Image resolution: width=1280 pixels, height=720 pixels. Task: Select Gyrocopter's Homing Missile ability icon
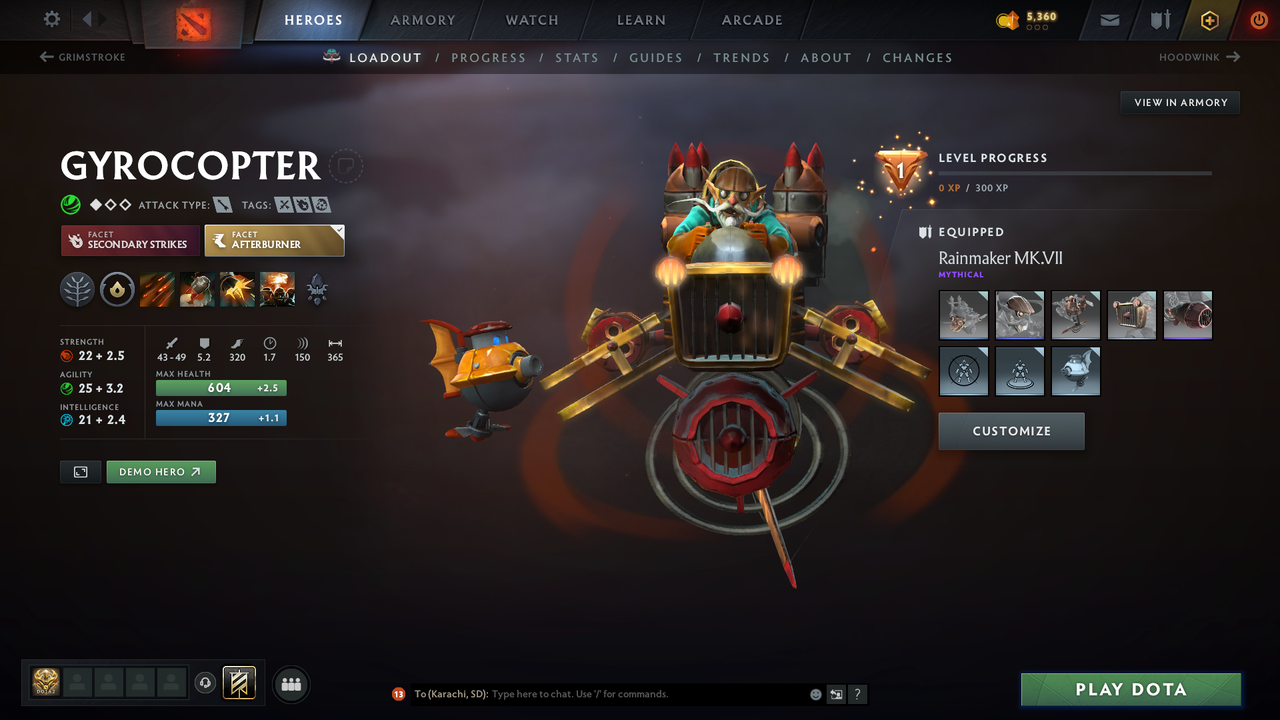click(x=196, y=289)
